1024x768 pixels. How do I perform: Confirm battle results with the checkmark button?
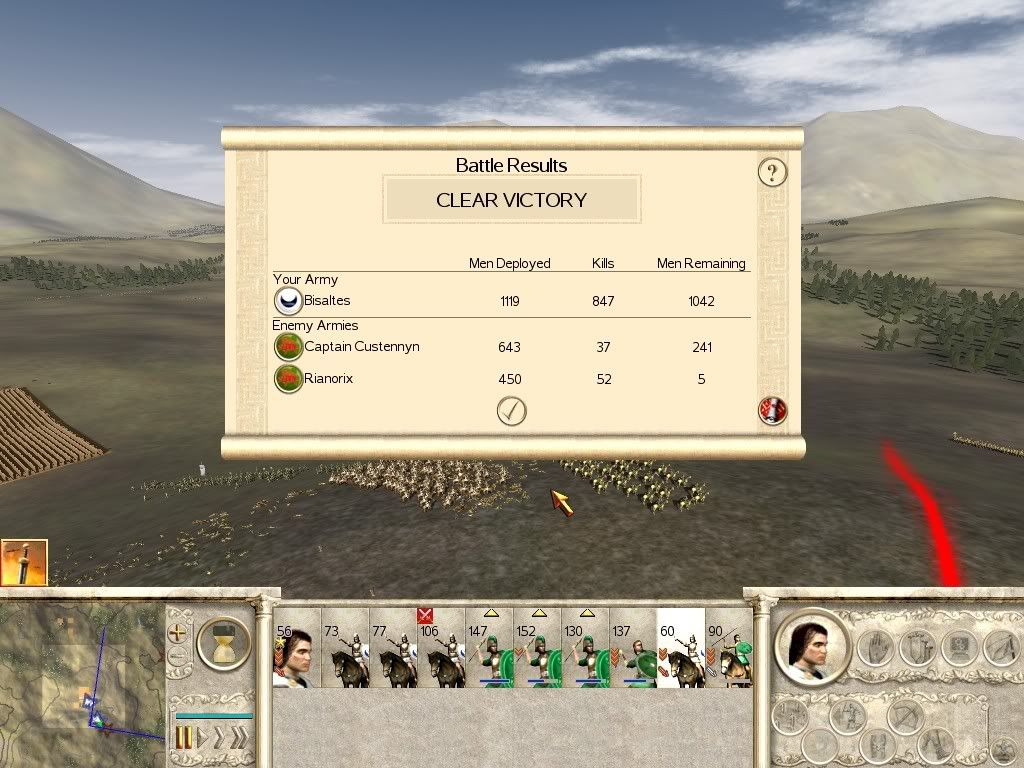(511, 411)
